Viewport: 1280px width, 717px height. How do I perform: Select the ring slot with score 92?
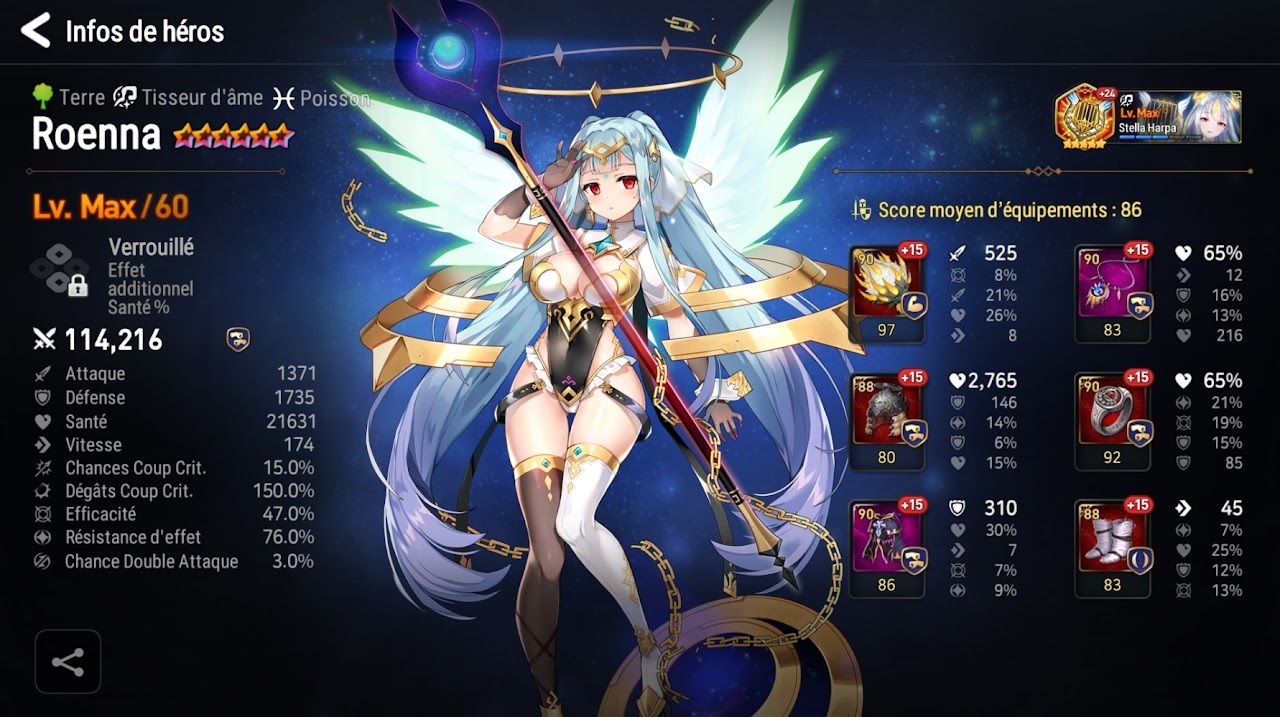click(x=1112, y=420)
